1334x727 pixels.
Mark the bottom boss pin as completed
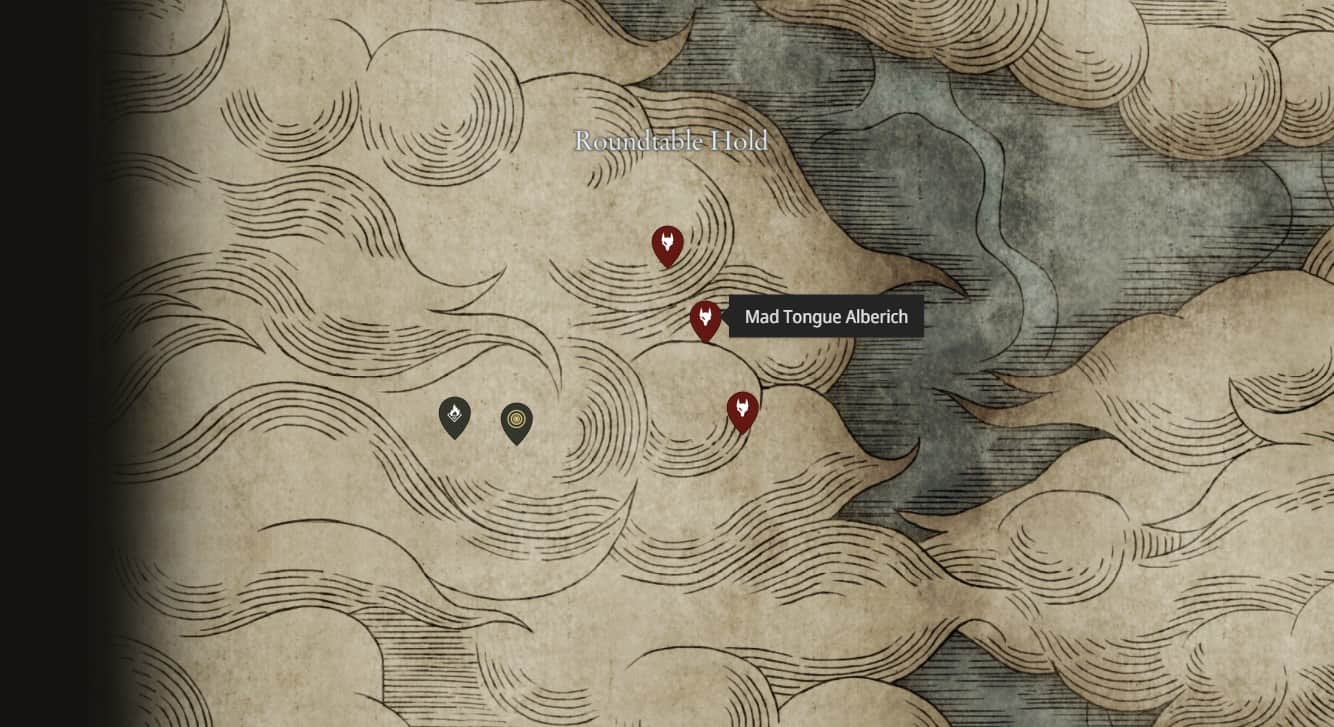[x=743, y=408]
